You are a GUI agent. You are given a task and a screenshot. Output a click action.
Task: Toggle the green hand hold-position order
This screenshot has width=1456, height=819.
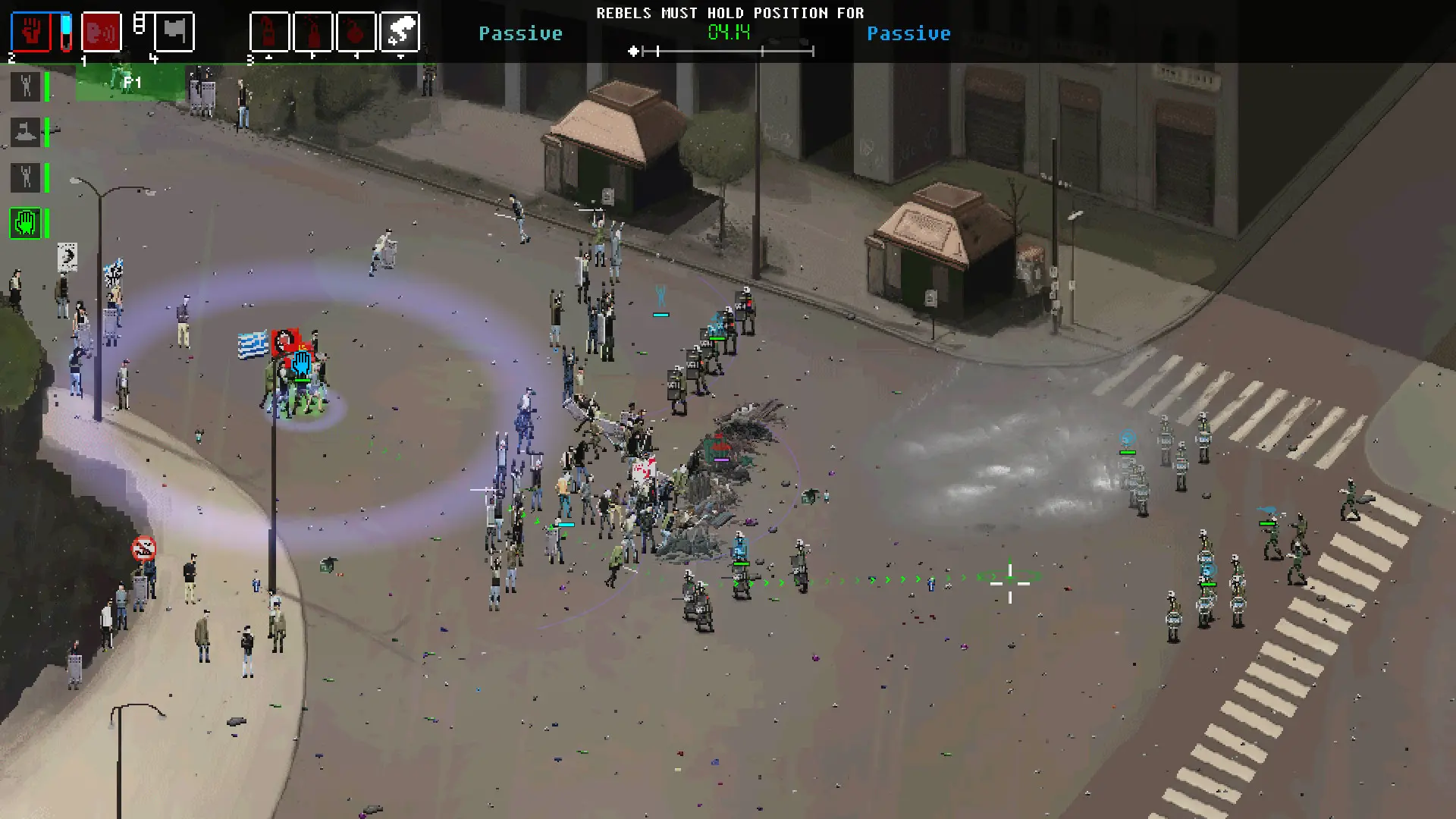click(x=27, y=224)
